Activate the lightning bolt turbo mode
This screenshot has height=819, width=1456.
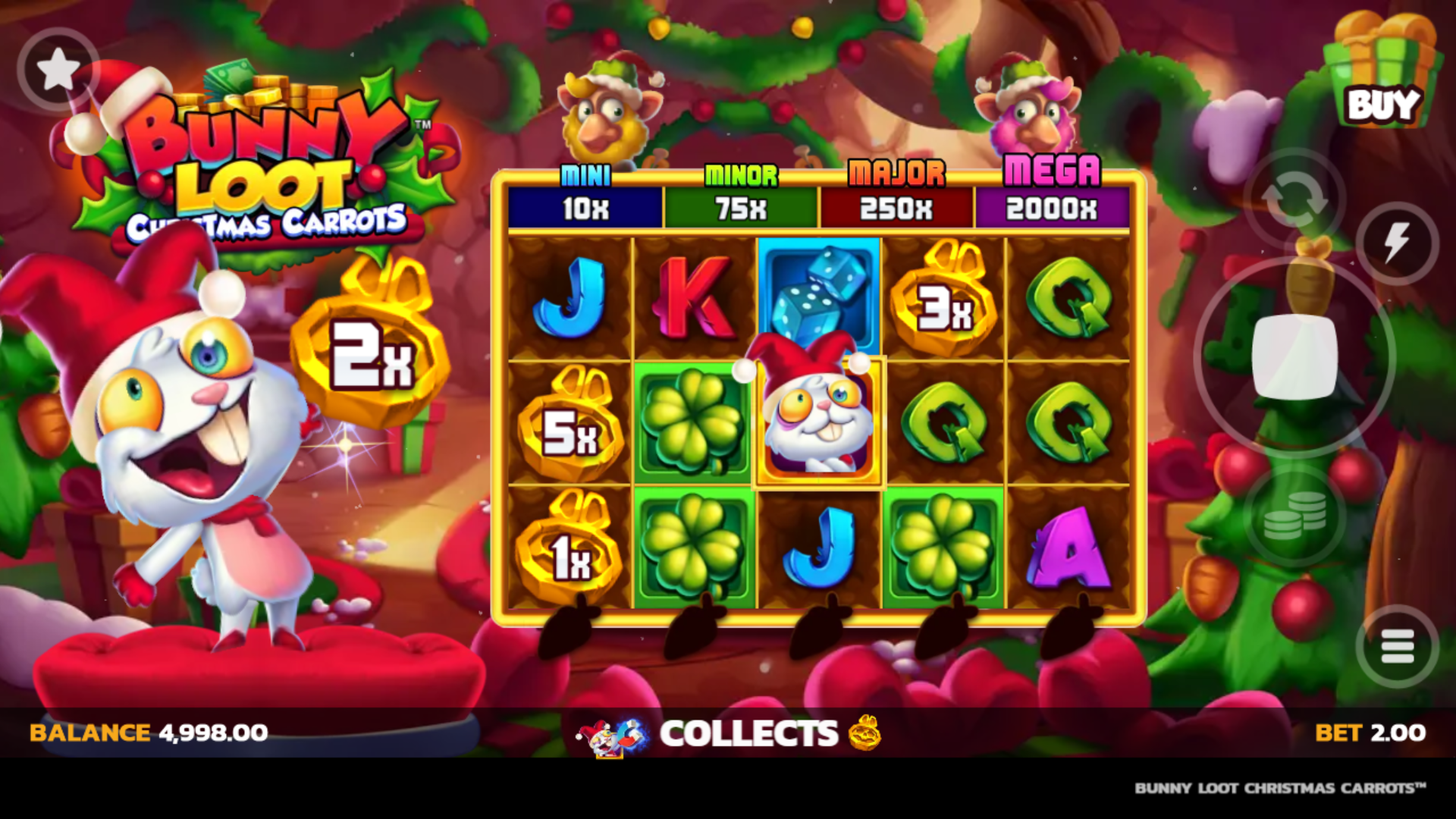click(x=1397, y=243)
